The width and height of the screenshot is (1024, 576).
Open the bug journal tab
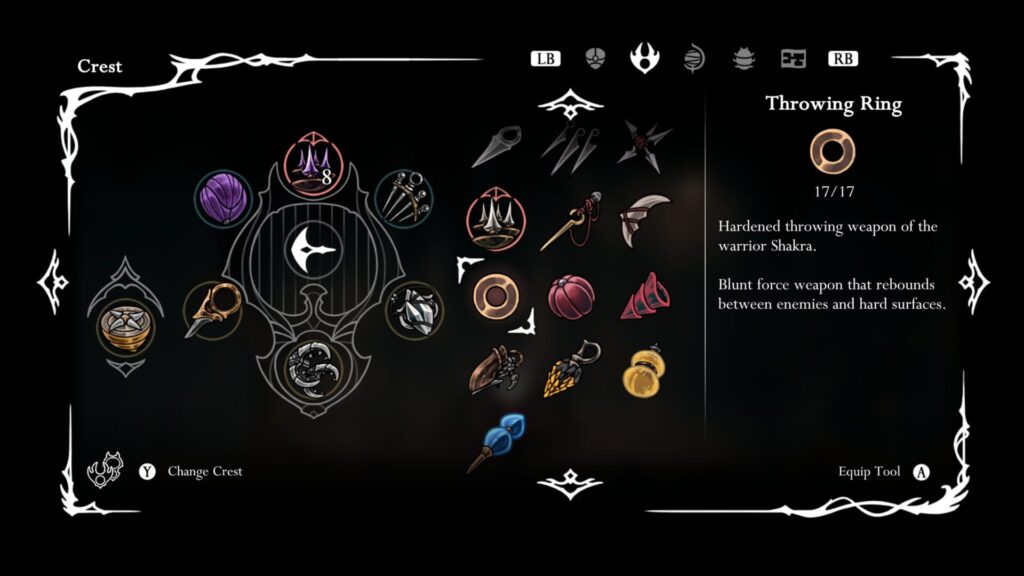pos(743,58)
